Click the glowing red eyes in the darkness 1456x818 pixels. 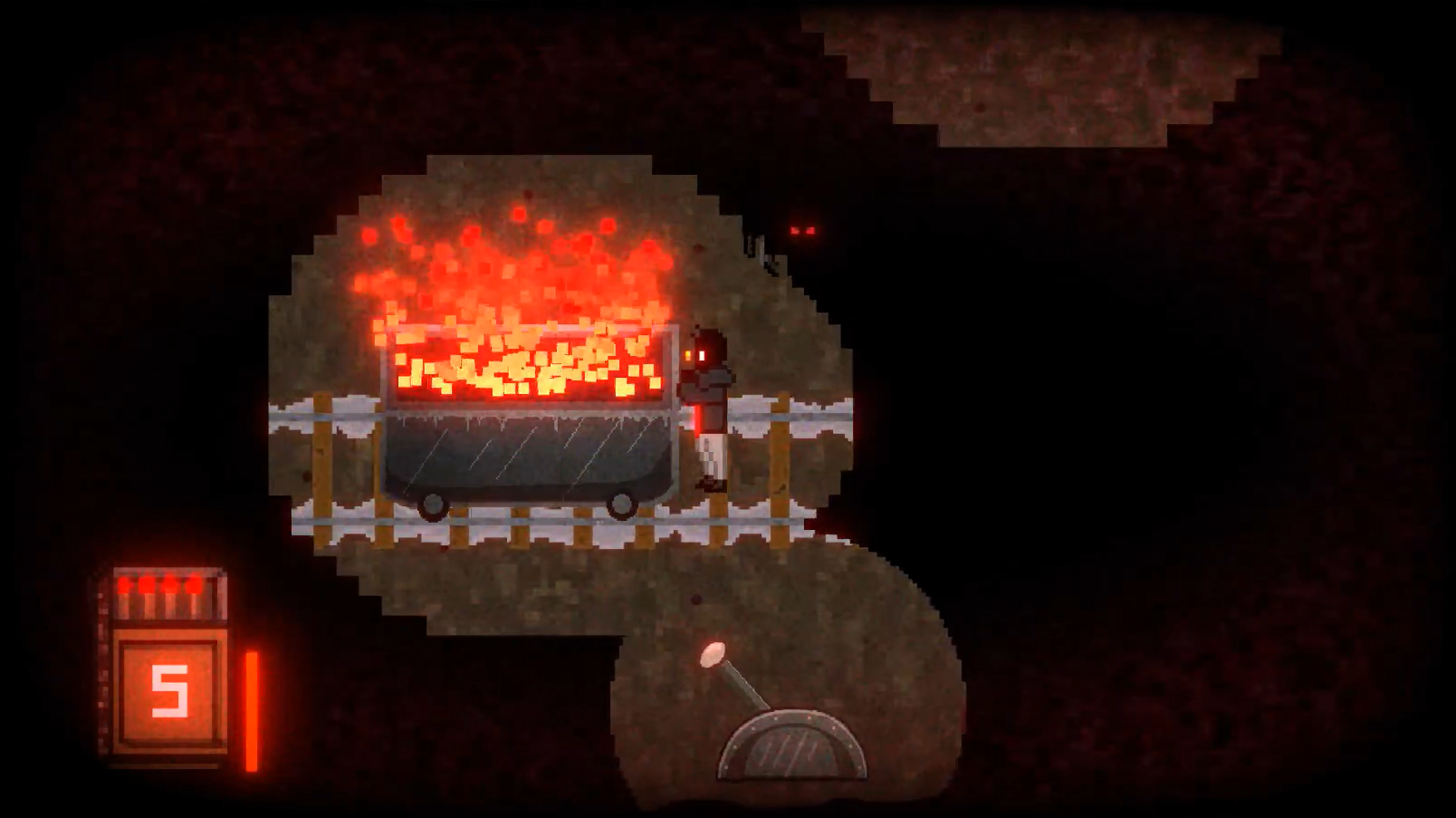[x=804, y=229]
